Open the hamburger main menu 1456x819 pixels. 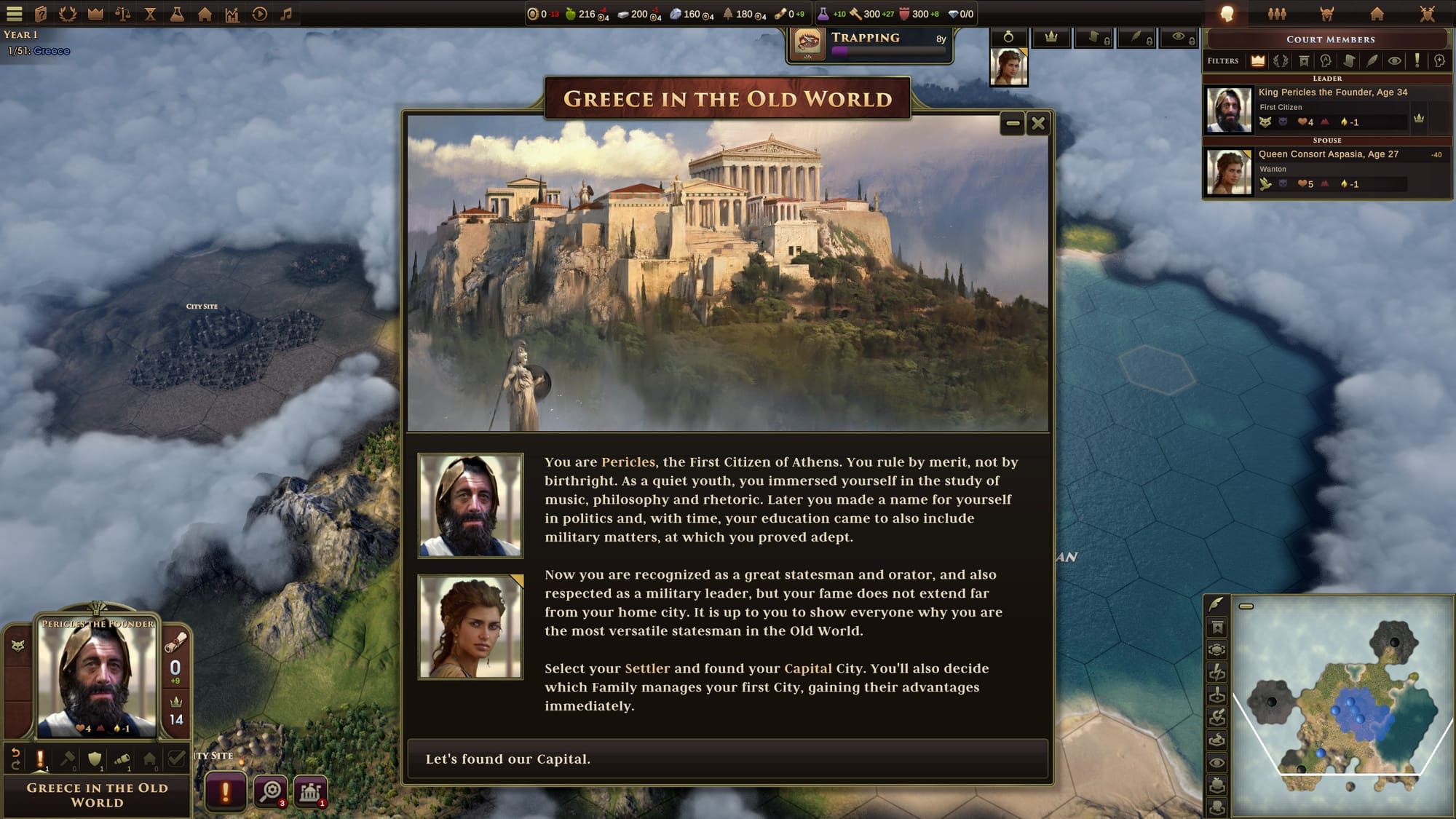pos(15,13)
